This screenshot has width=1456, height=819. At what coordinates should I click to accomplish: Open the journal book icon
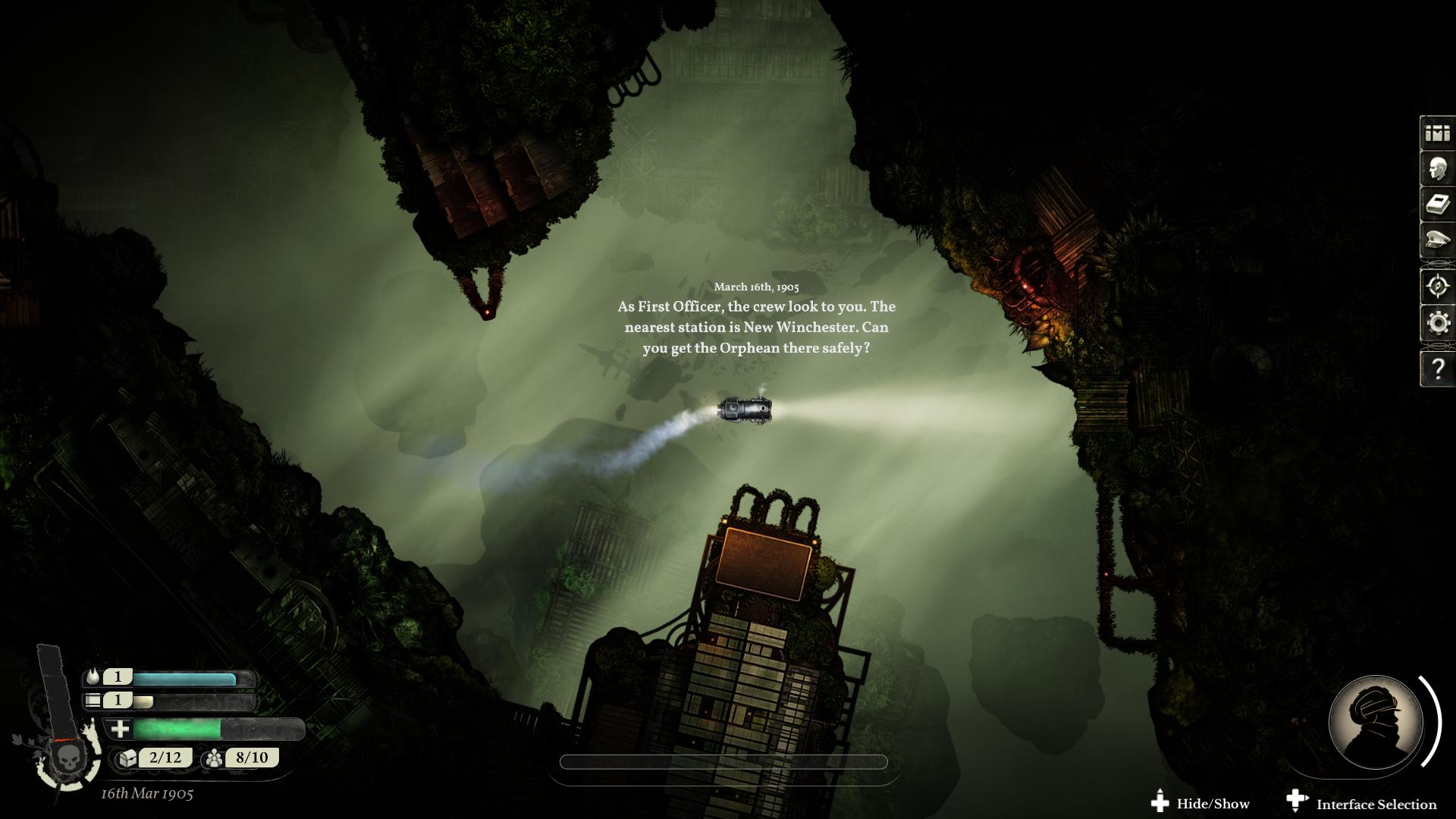pos(1437,205)
